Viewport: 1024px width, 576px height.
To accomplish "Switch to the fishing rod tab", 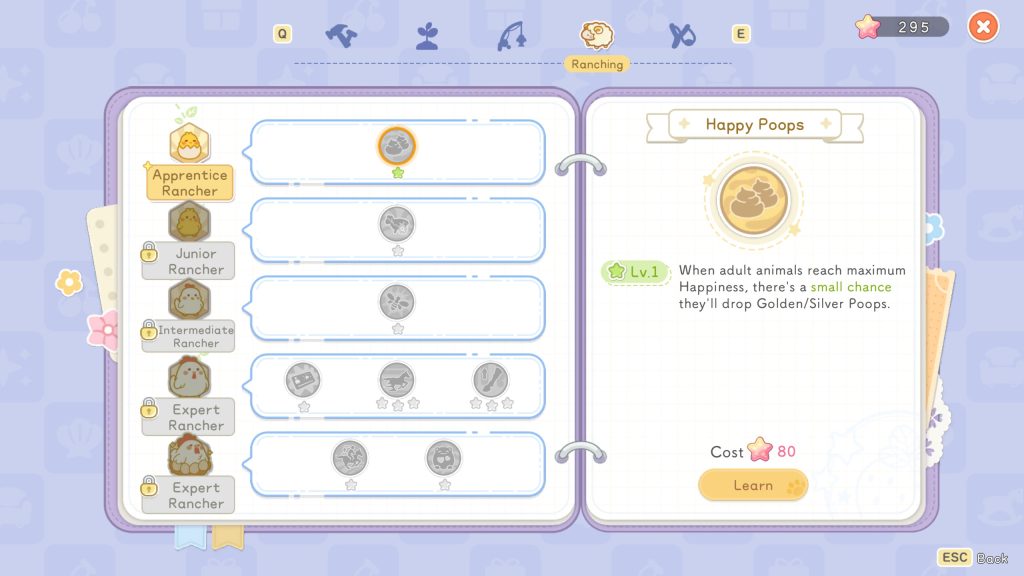I will click(x=512, y=35).
